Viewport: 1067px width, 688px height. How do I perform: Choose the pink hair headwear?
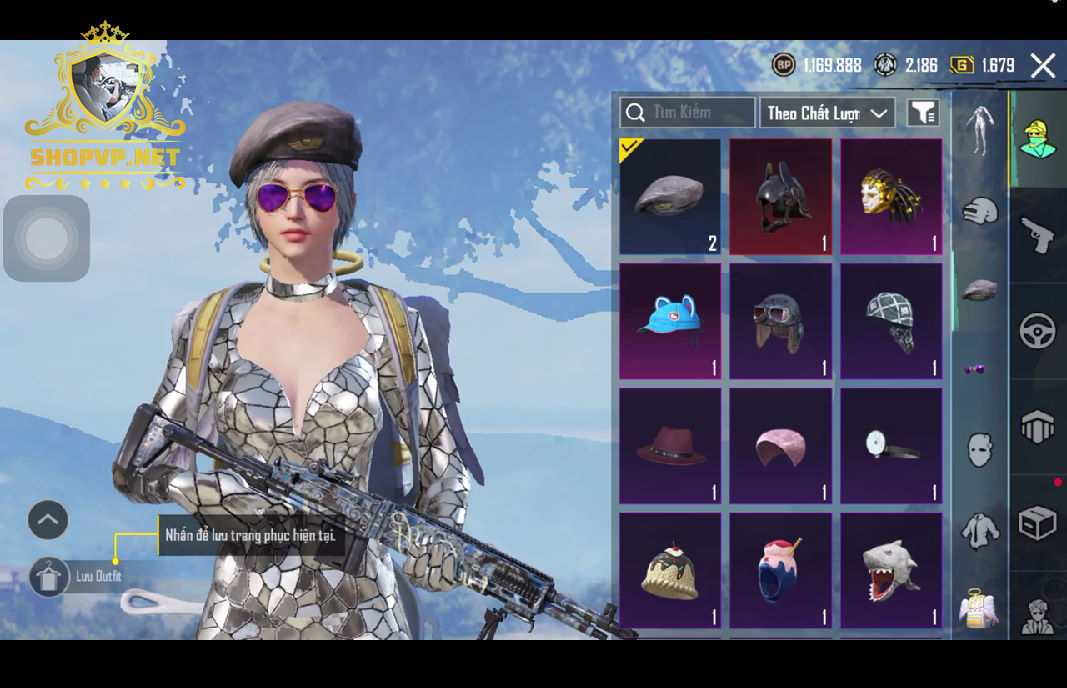point(780,446)
